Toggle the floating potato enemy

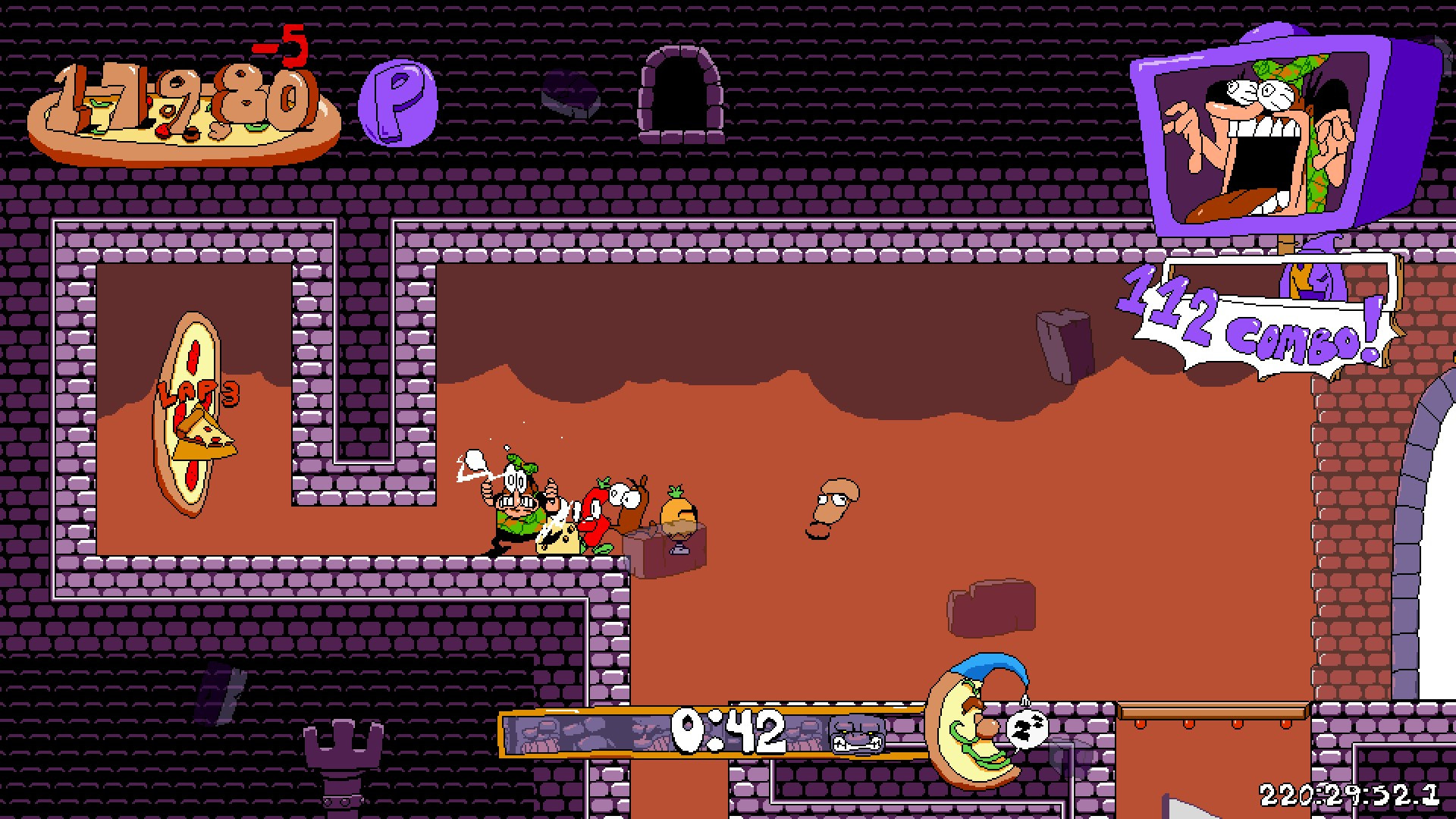[834, 504]
